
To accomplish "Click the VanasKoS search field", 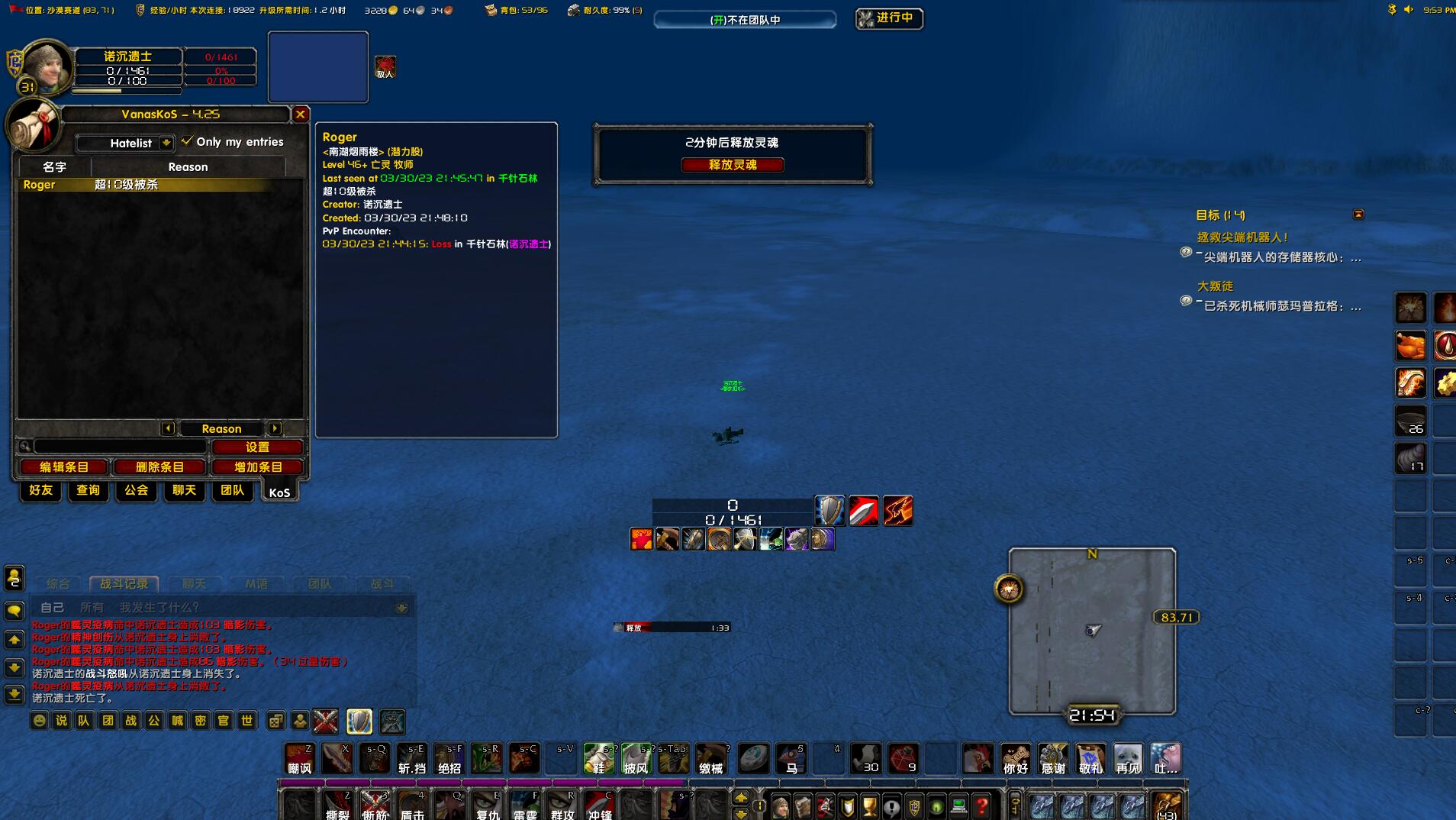I will [121, 447].
